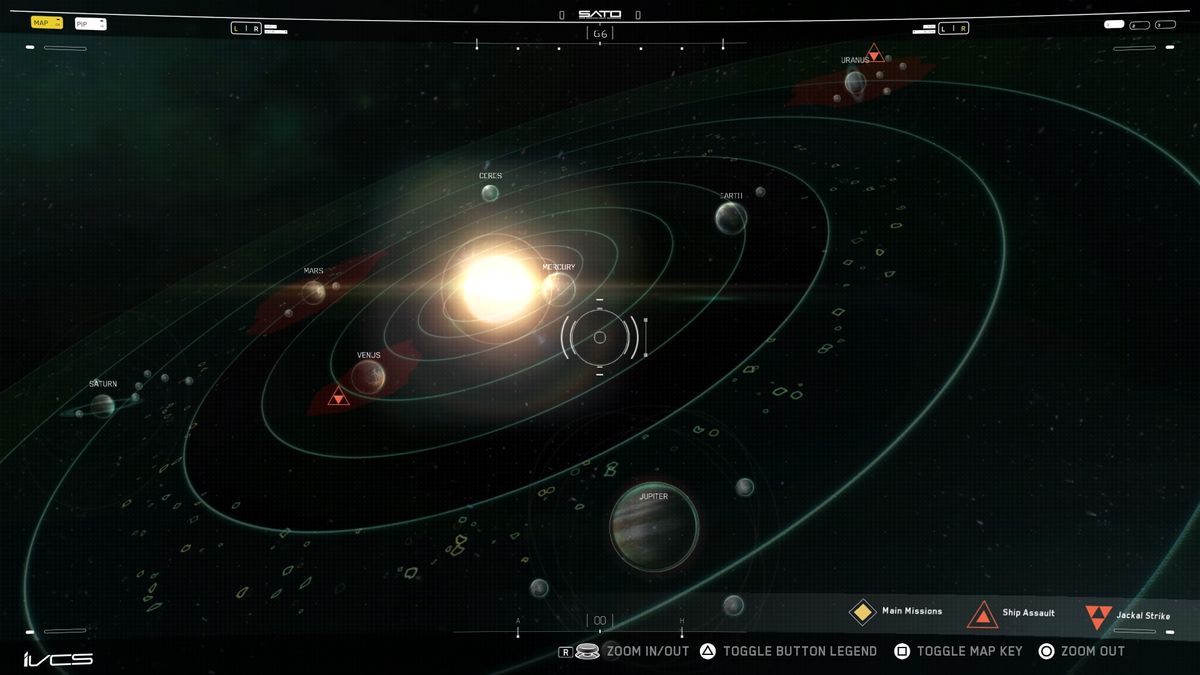Pick Venus on the map
Image resolution: width=1200 pixels, height=675 pixels.
[x=368, y=376]
